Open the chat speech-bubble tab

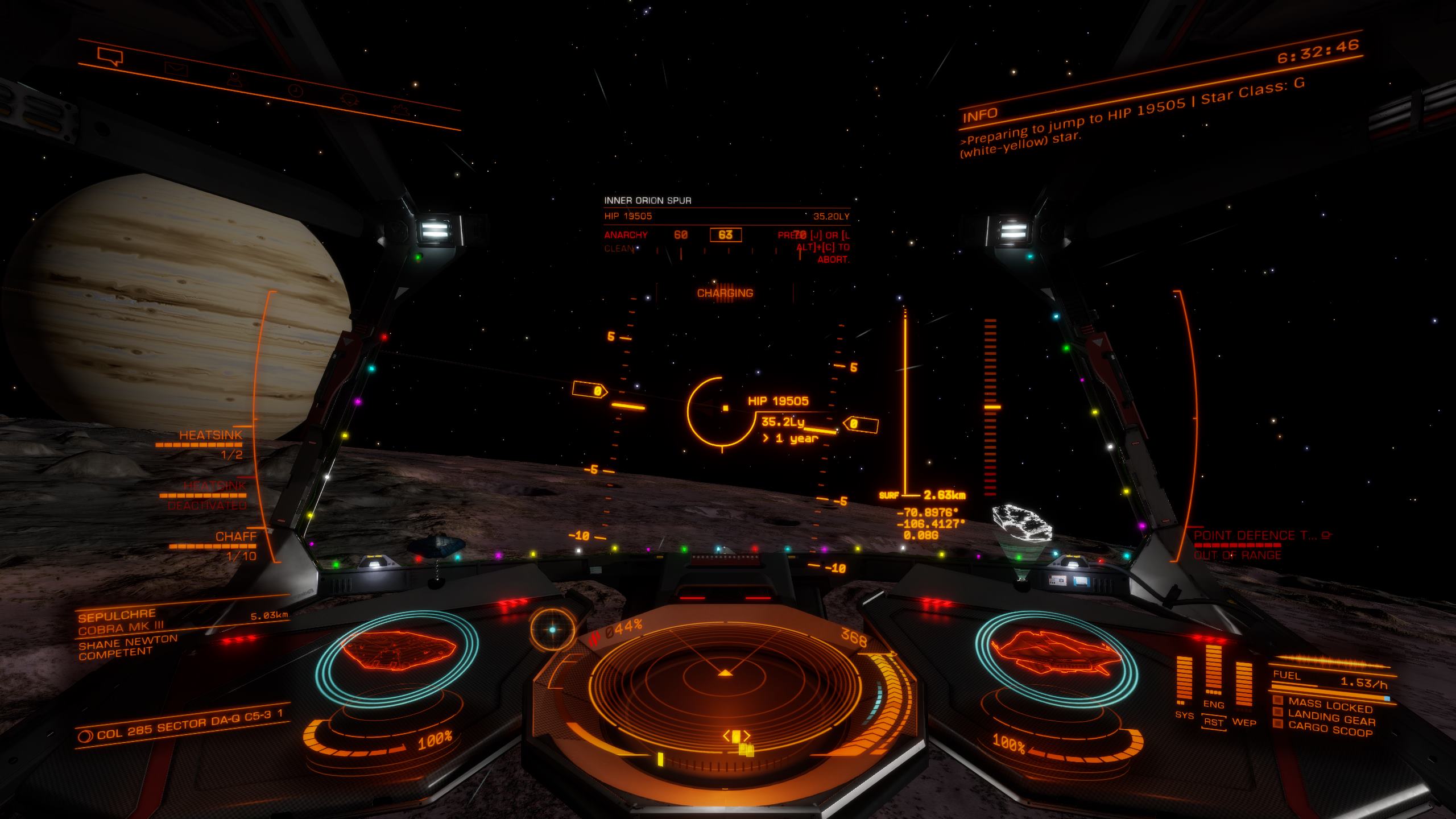(x=110, y=56)
